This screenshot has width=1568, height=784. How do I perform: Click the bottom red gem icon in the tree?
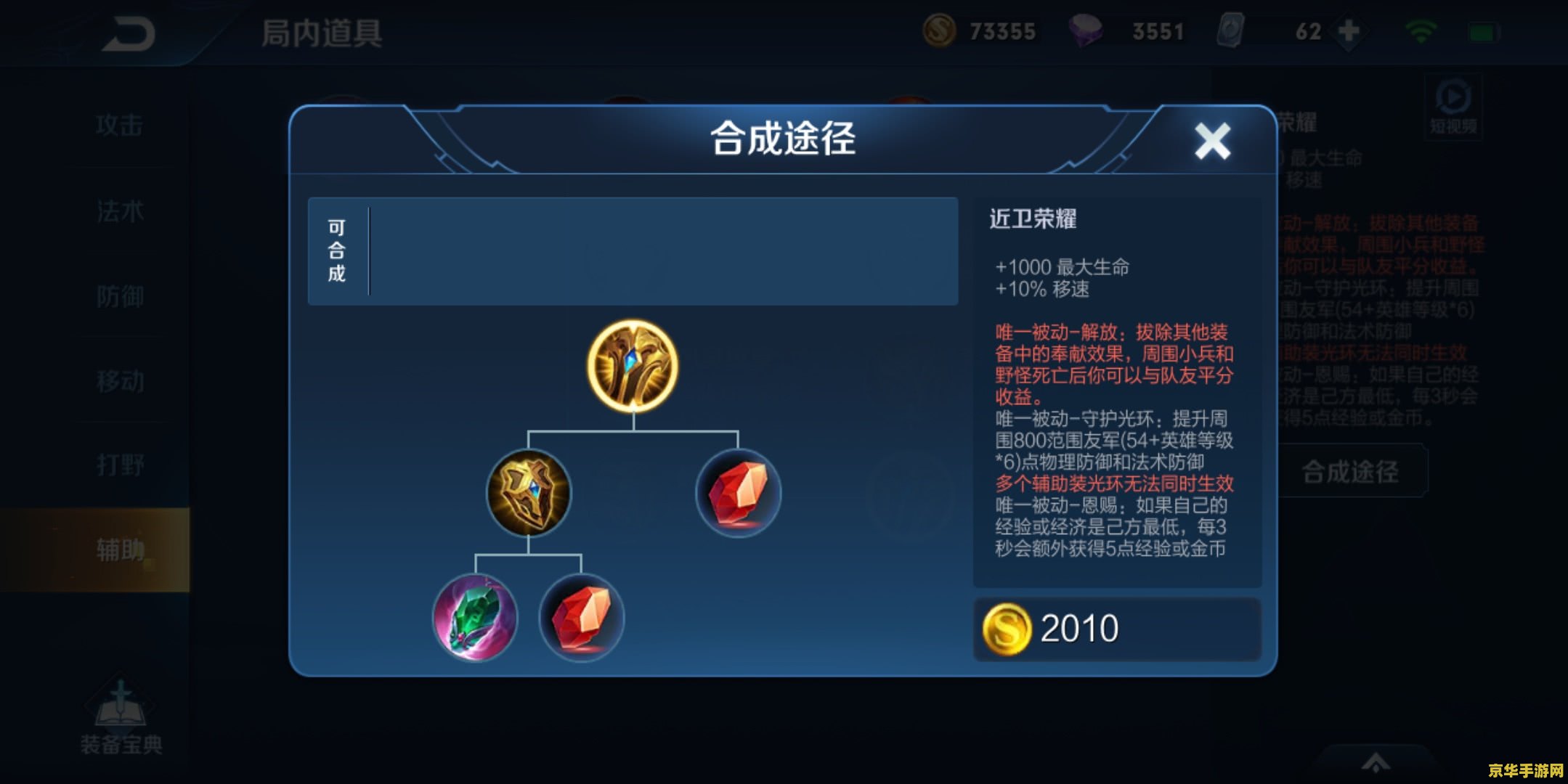(581, 618)
